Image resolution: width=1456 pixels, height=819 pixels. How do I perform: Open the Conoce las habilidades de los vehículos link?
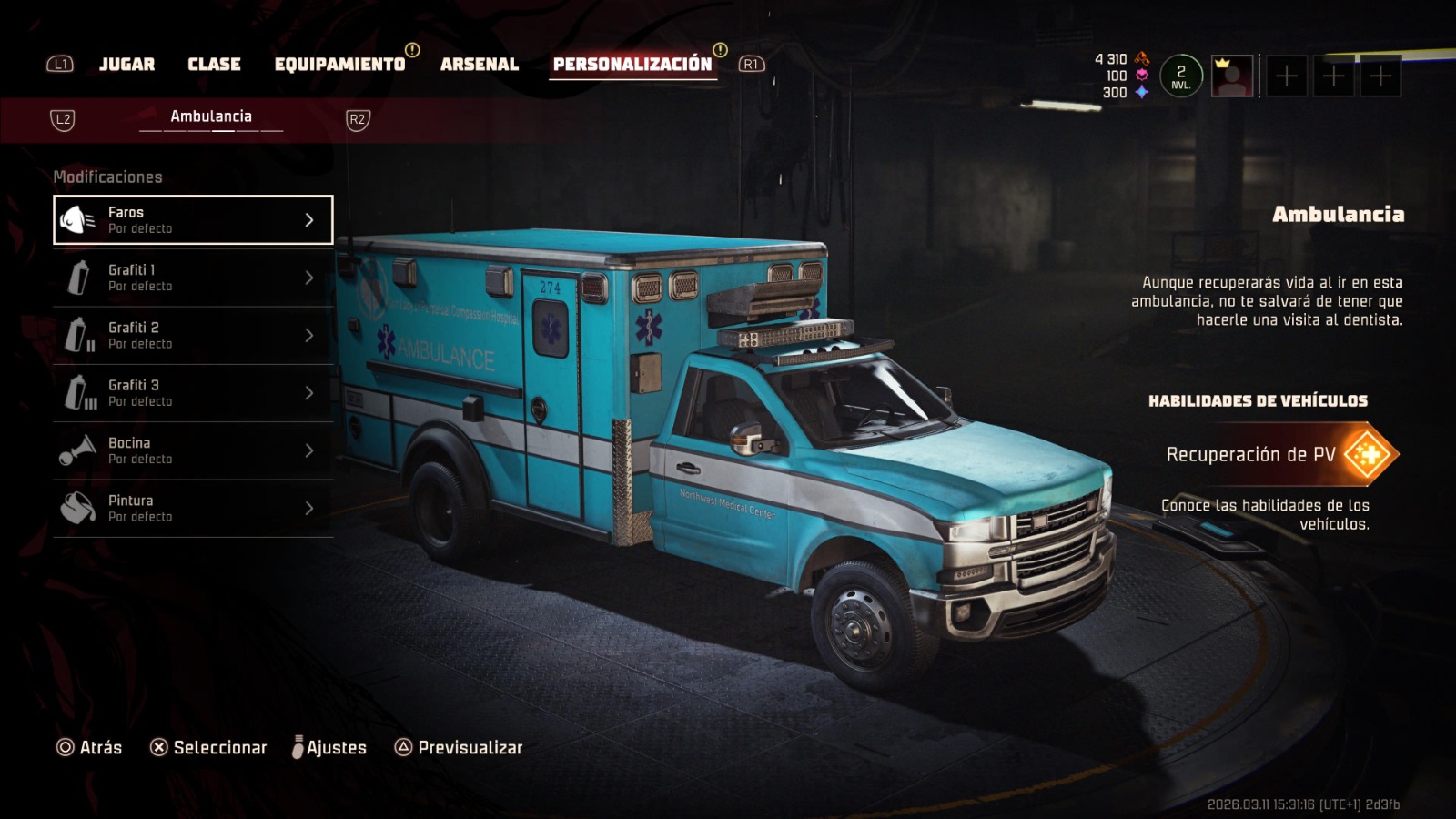click(x=1265, y=514)
